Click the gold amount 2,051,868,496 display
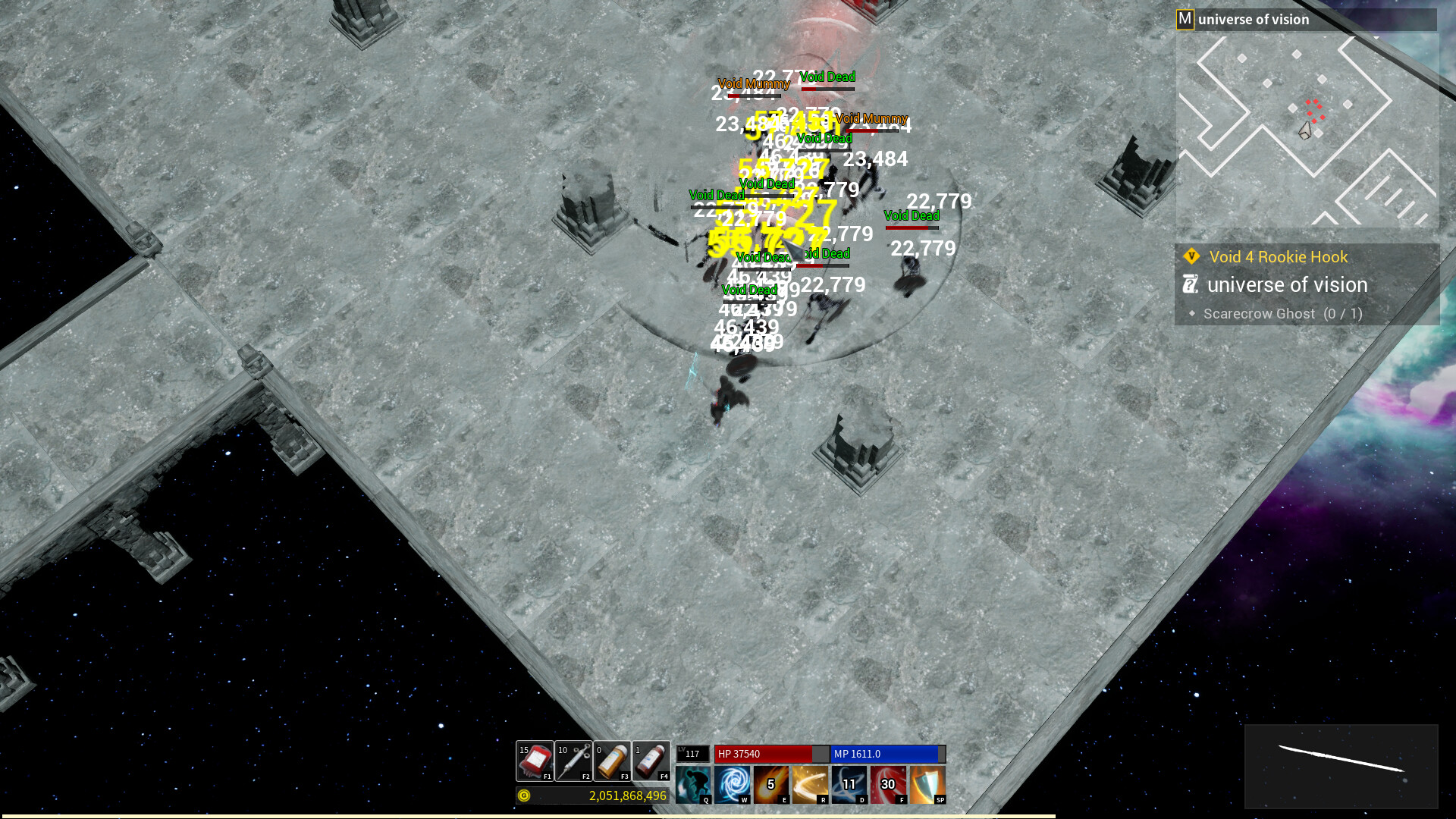1456x819 pixels. (x=627, y=796)
